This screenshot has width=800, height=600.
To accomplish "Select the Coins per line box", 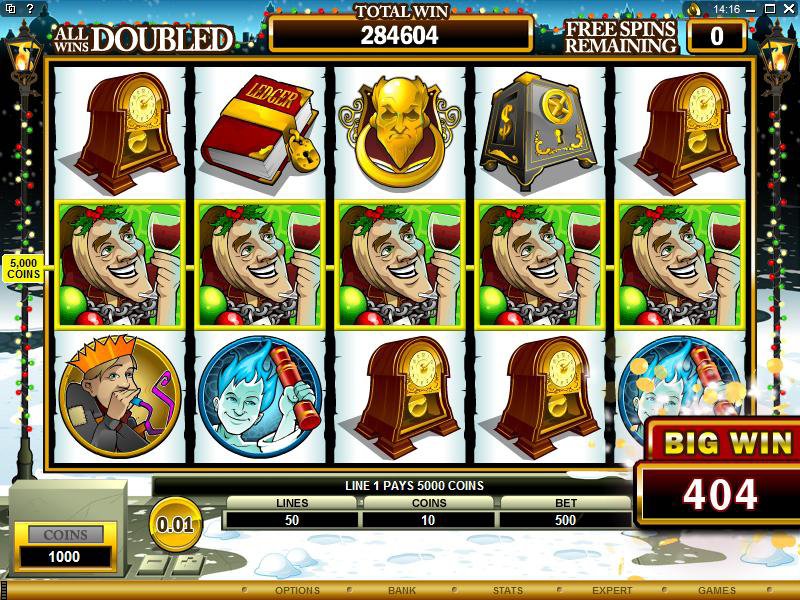I will (x=429, y=519).
